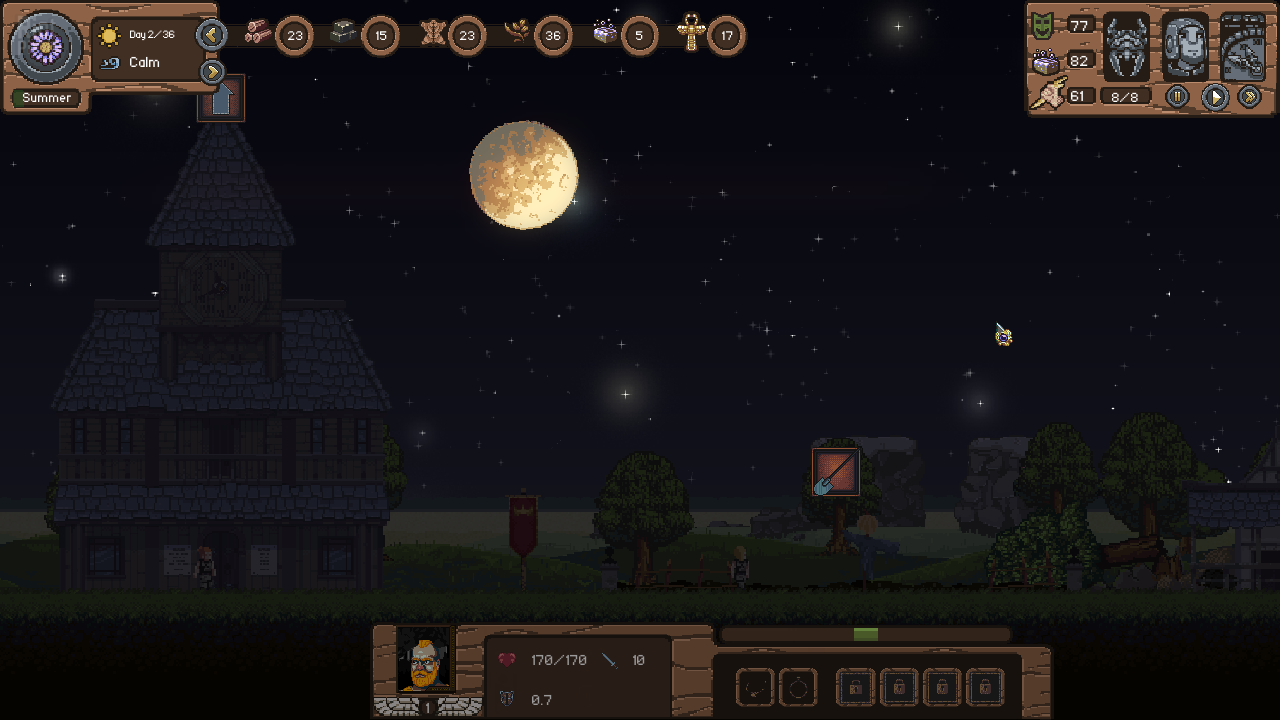Click the house upgrade arrow icon

click(221, 99)
